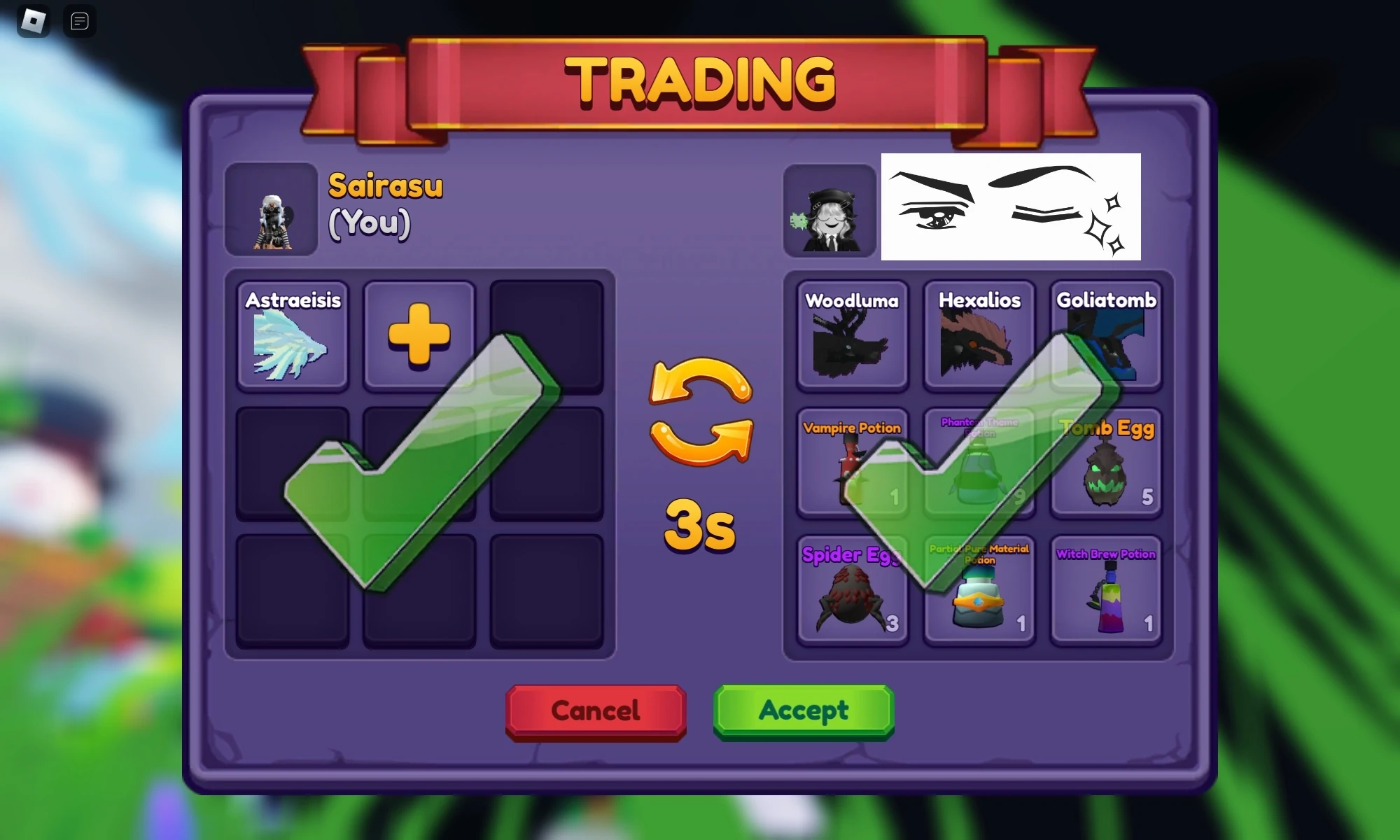Screen dimensions: 1400x840
Task: Click the partner's winking face emote
Action: (1011, 206)
